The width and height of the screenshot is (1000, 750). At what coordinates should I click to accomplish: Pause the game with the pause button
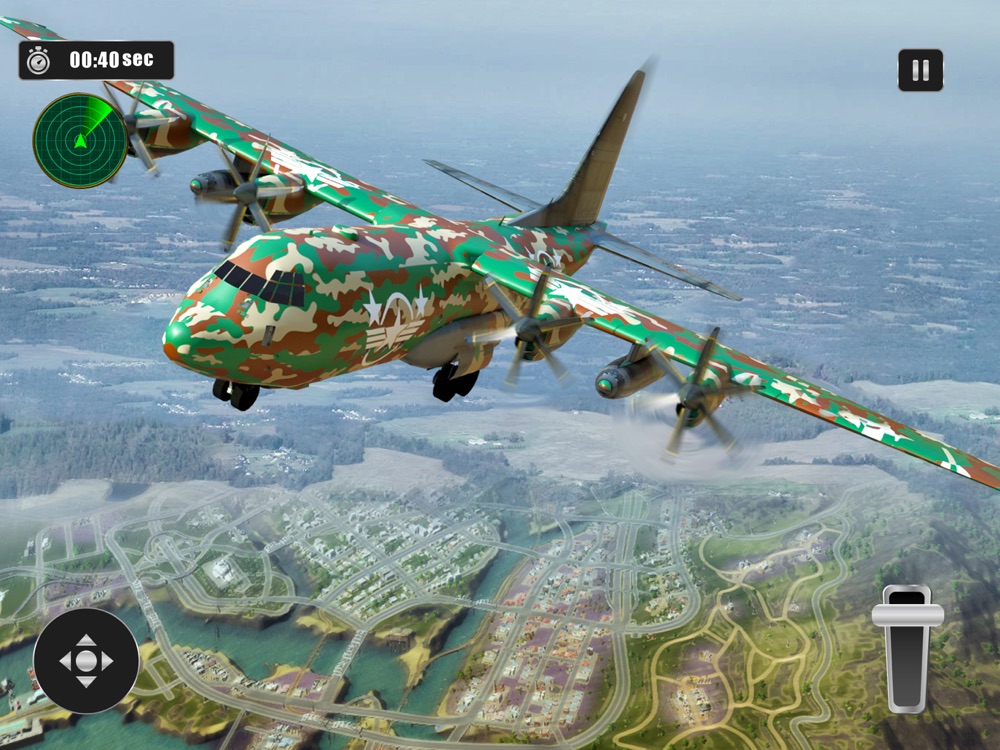(x=920, y=70)
